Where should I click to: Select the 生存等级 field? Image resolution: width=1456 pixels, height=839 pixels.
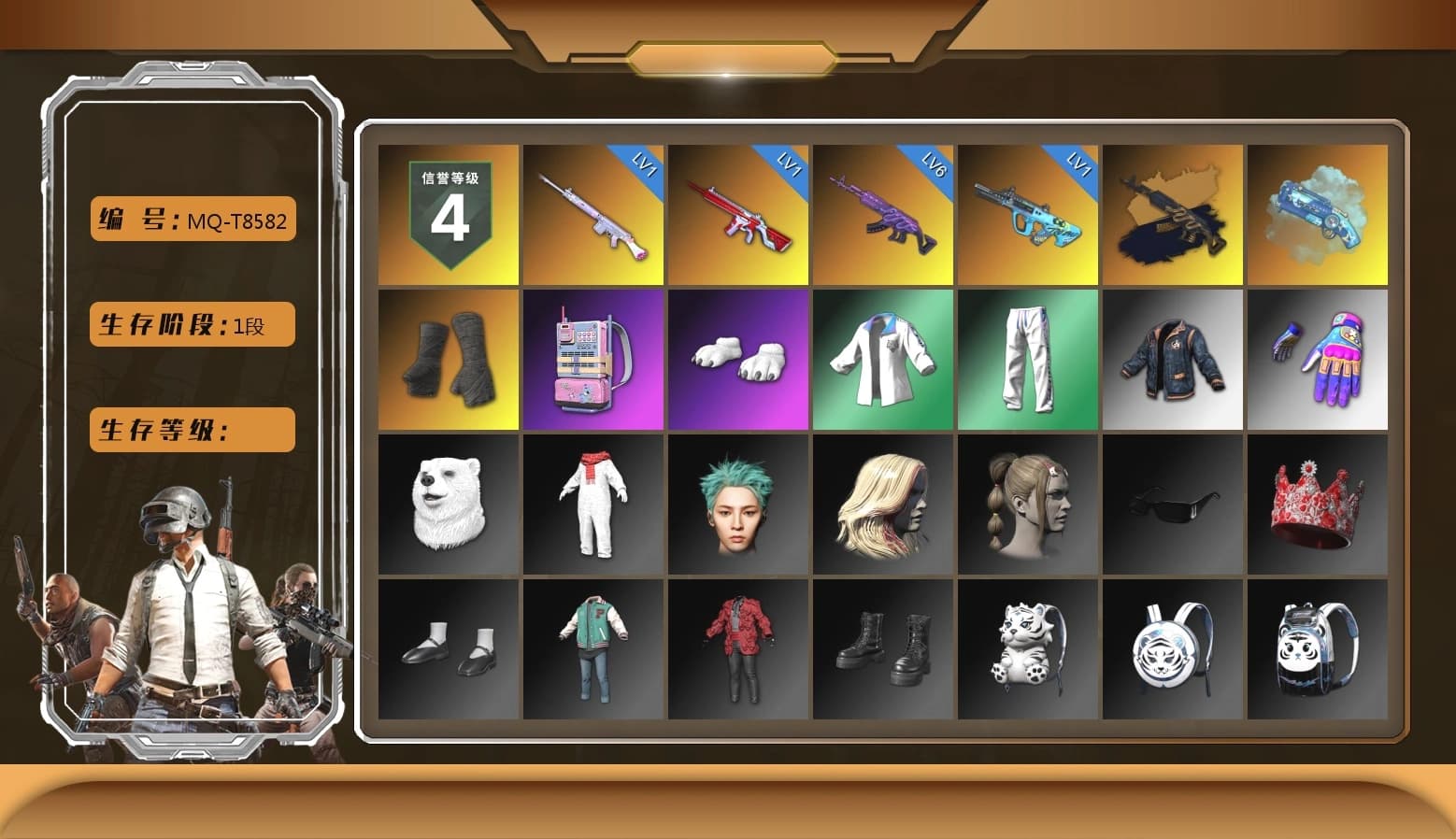(x=191, y=430)
